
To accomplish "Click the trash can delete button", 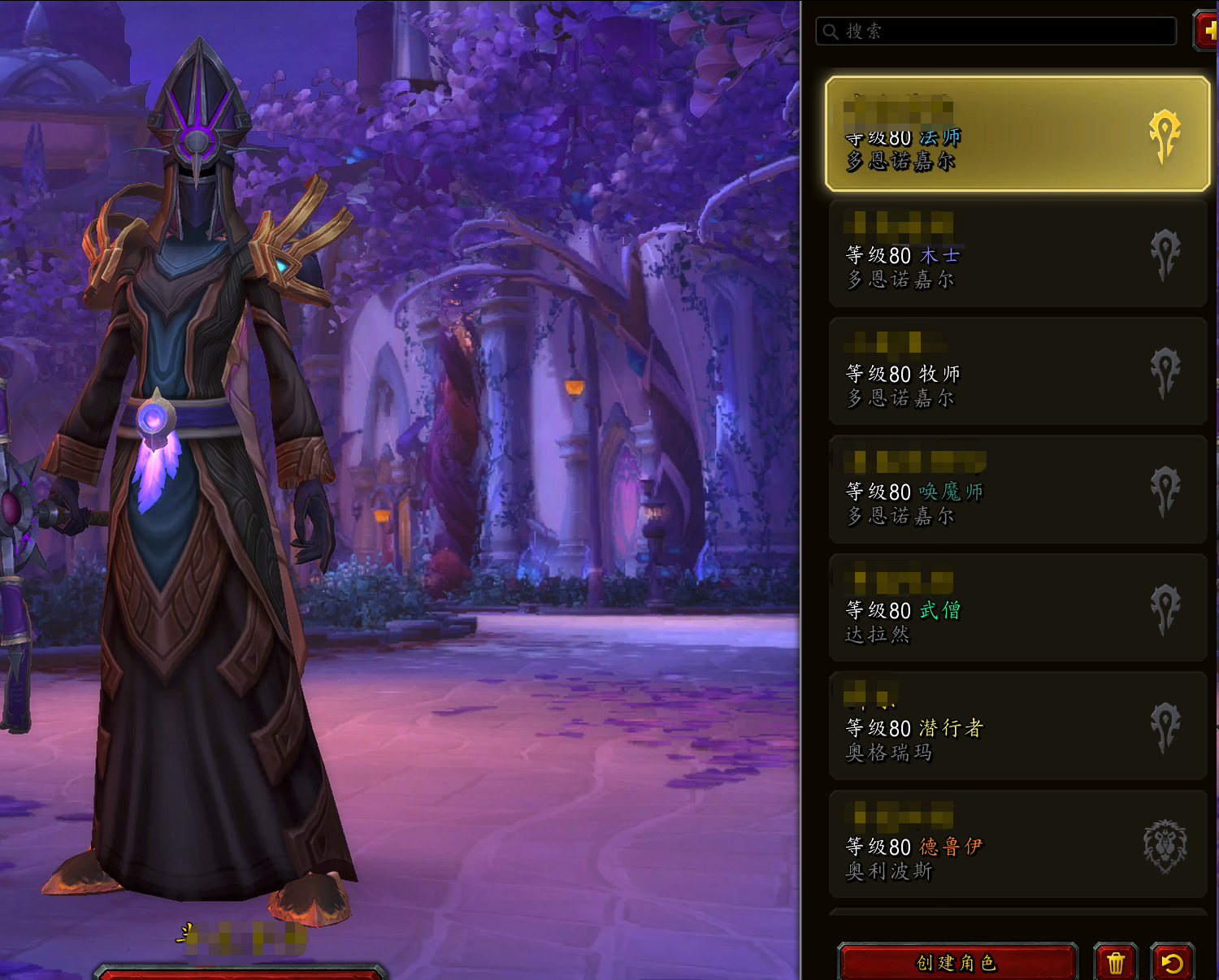I will [1115, 963].
